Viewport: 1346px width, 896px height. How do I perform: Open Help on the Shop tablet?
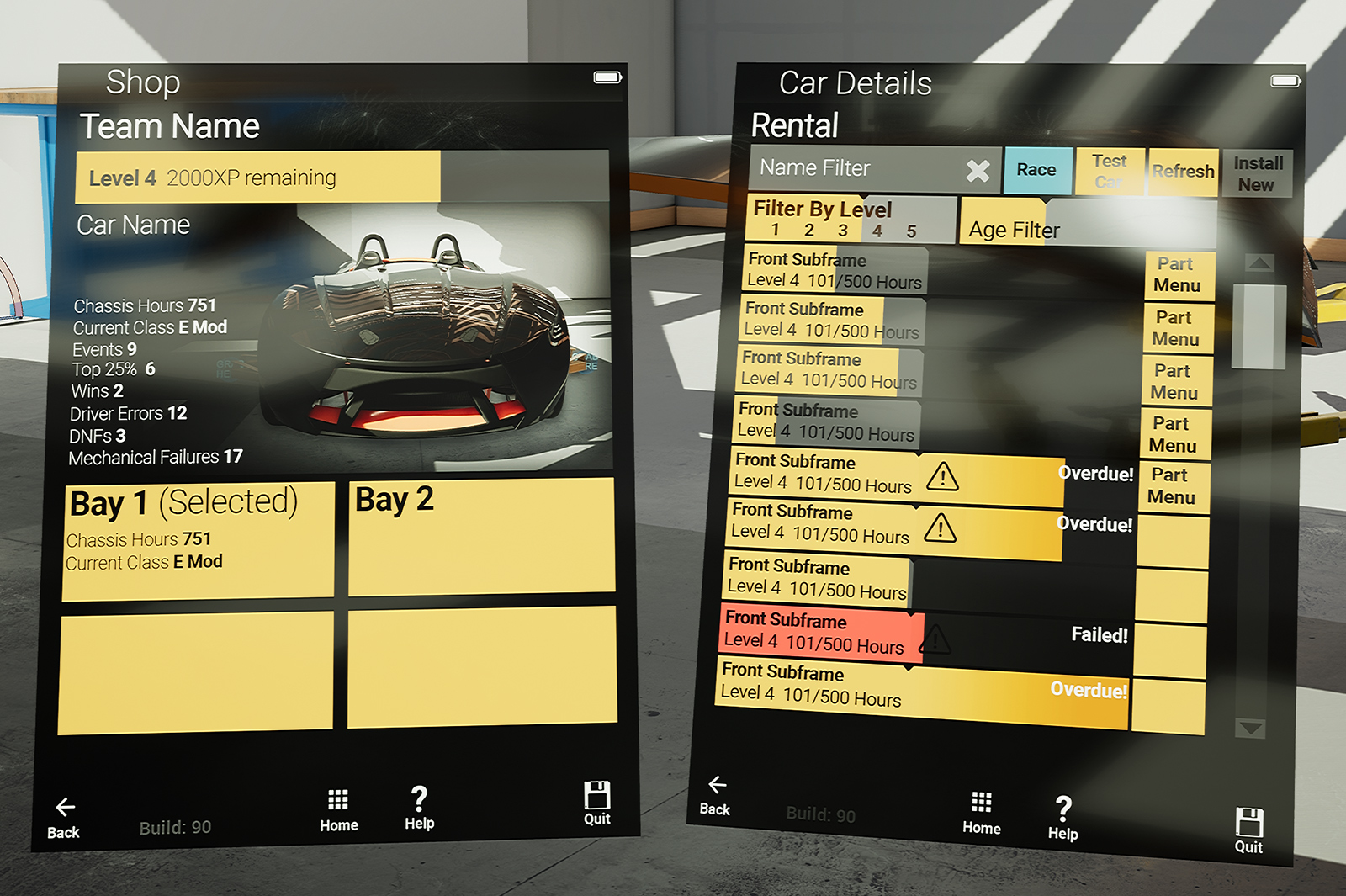[x=419, y=808]
